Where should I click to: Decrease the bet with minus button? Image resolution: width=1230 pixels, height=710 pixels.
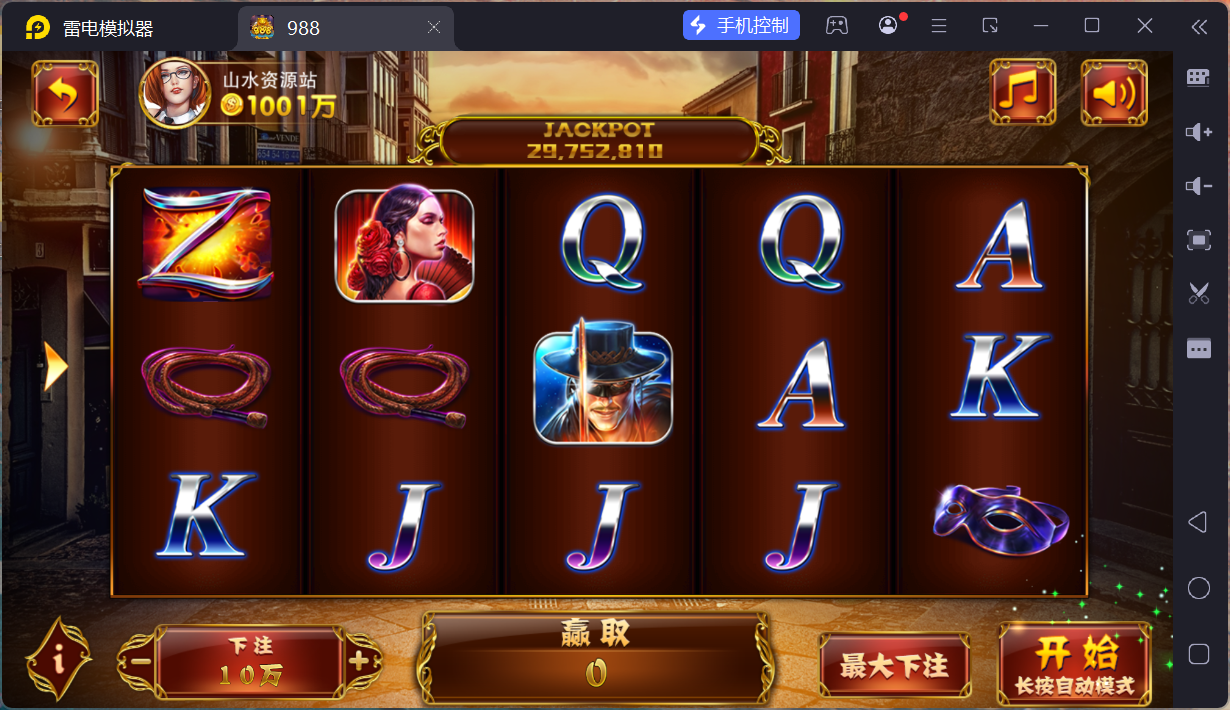140,661
